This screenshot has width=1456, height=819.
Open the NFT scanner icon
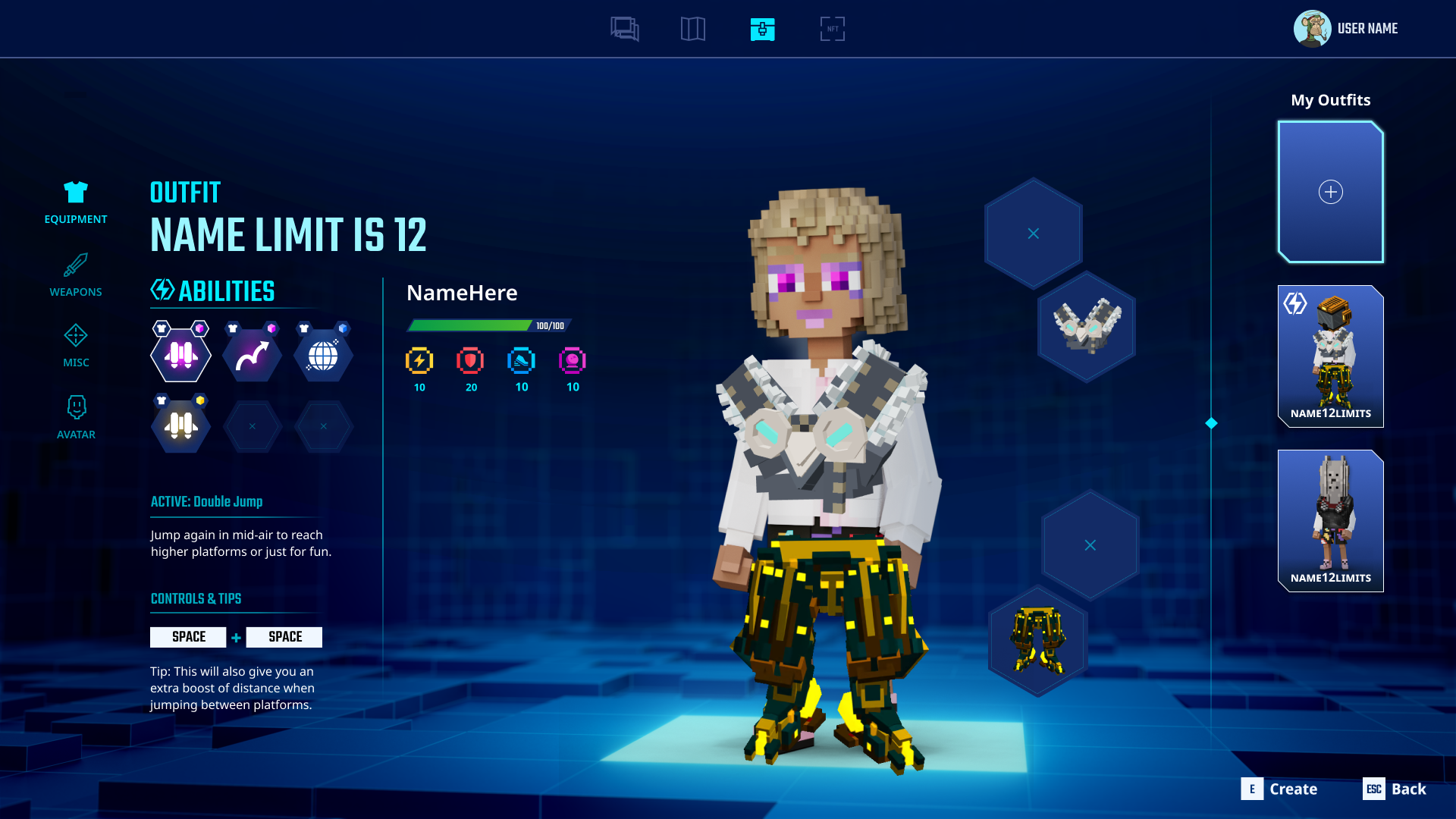tap(832, 30)
